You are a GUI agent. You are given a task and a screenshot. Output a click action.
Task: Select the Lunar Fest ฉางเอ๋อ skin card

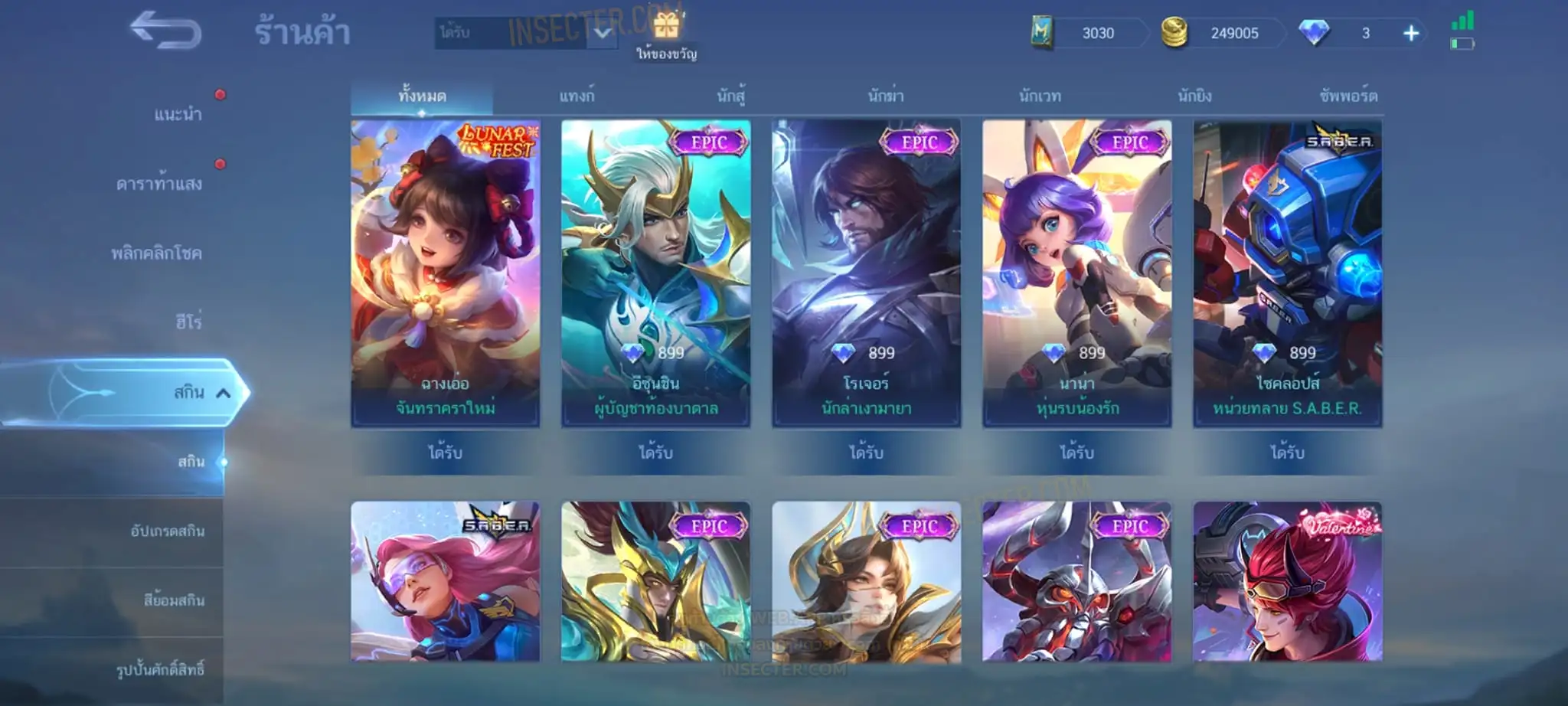(446, 272)
